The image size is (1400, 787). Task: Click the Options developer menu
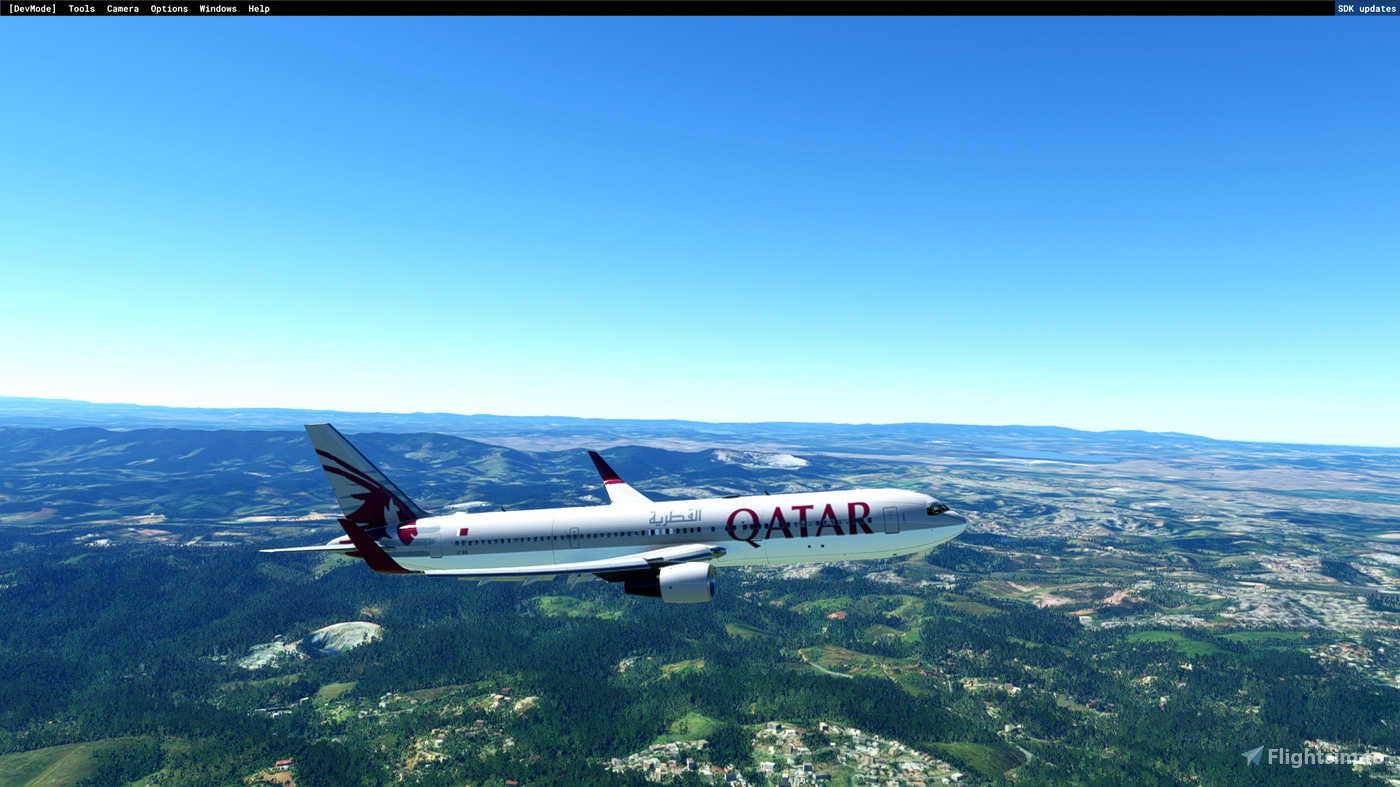pyautogui.click(x=168, y=7)
